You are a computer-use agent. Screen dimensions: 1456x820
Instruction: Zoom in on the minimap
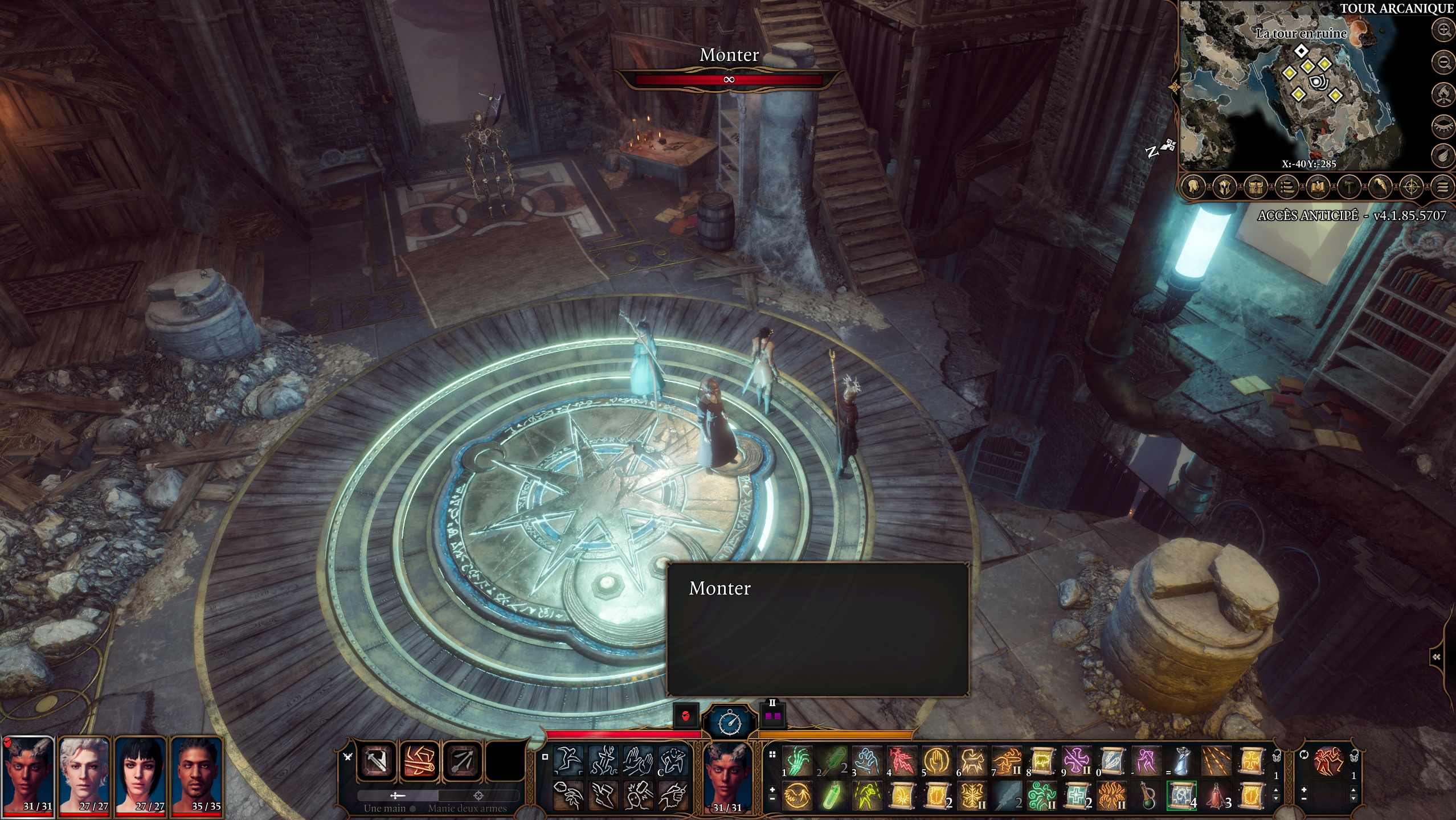coord(1443,30)
